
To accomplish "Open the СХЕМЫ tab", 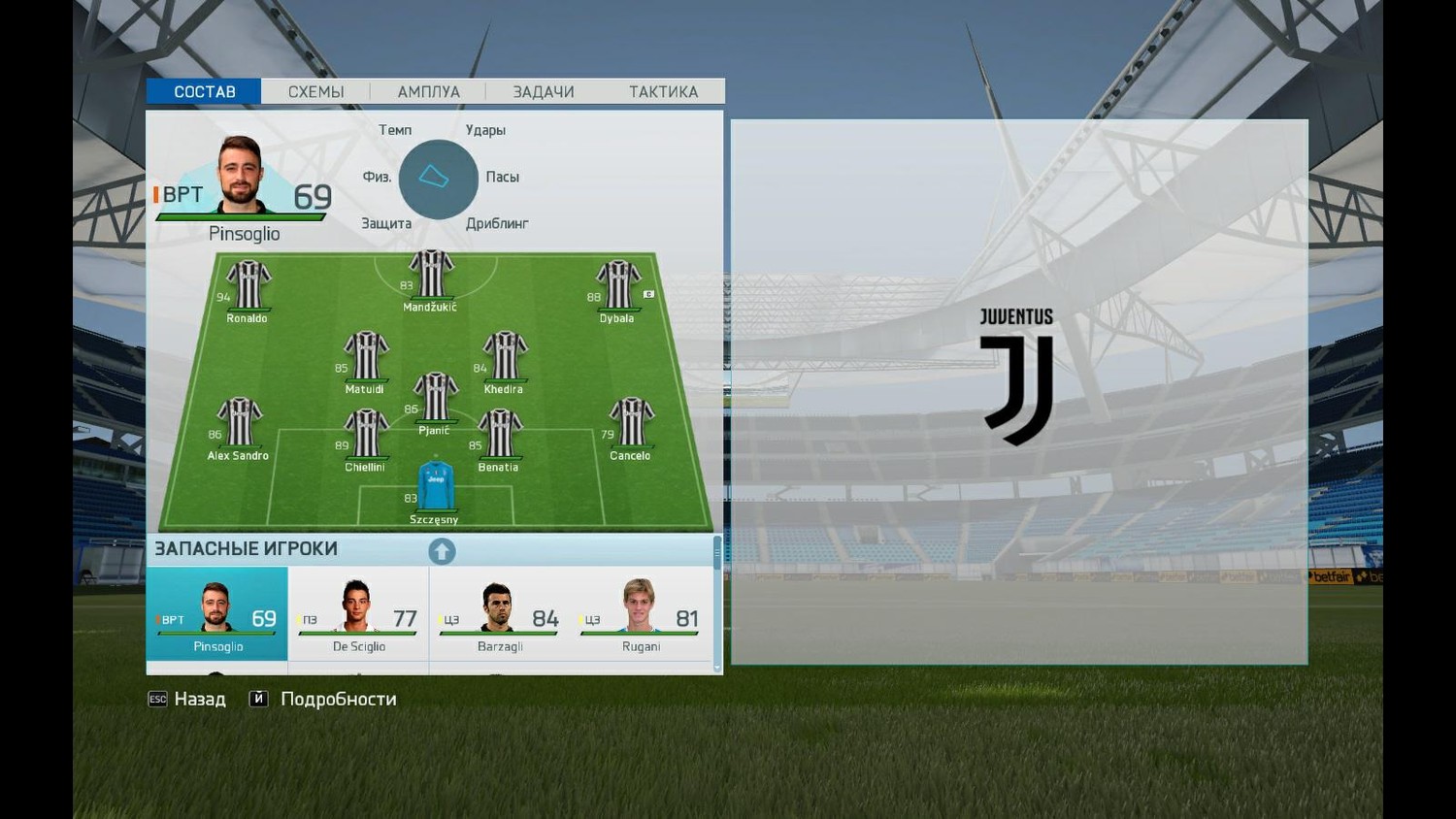I will tap(315, 91).
